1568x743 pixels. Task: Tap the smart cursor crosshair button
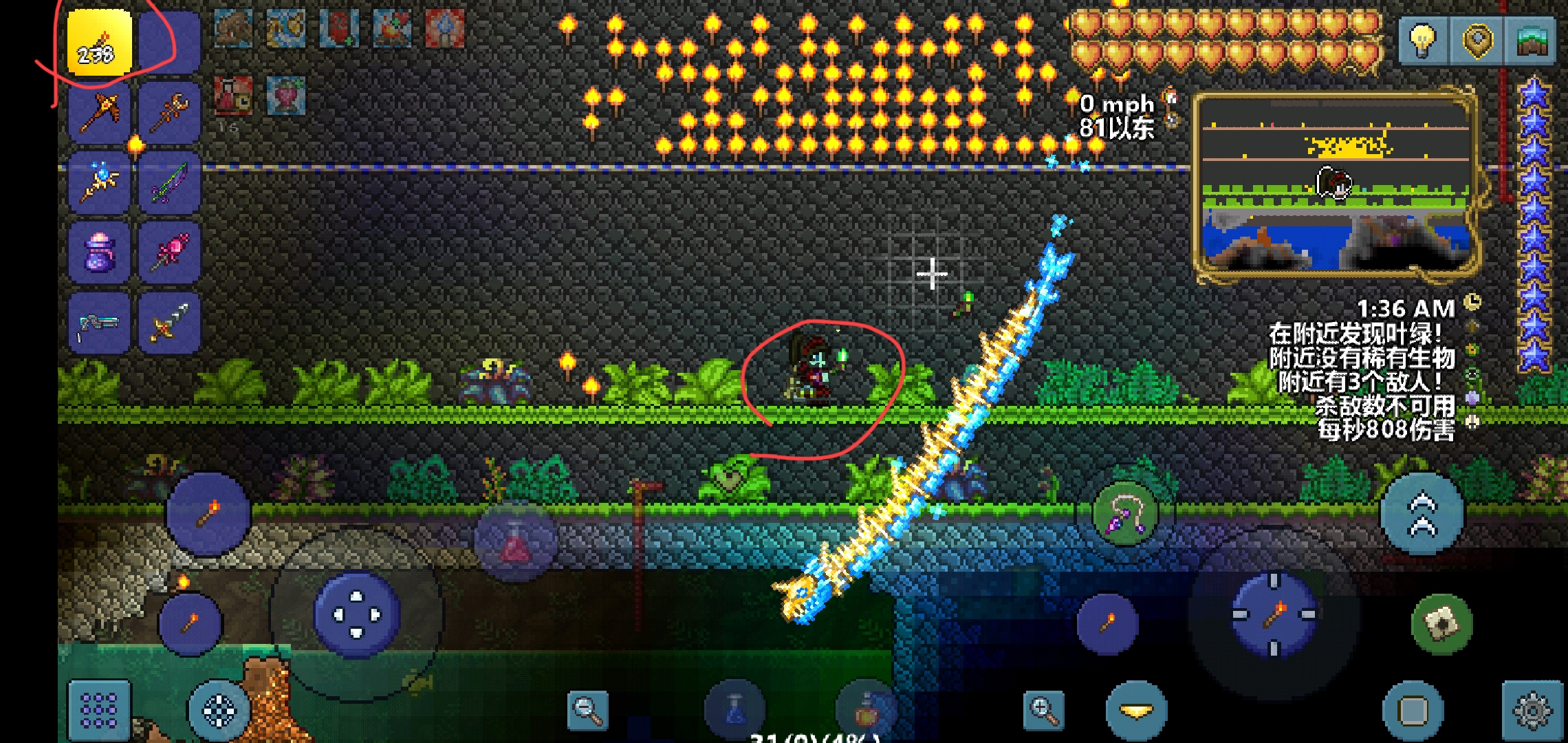coord(219,710)
